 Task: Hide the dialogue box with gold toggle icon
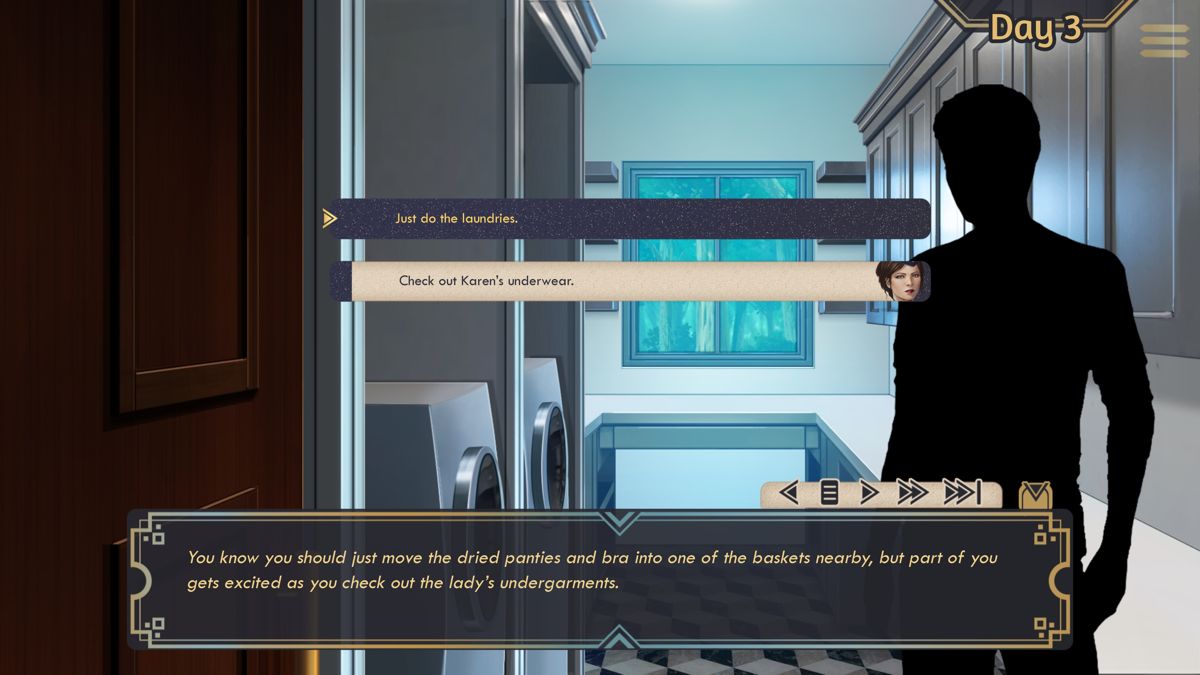1035,495
